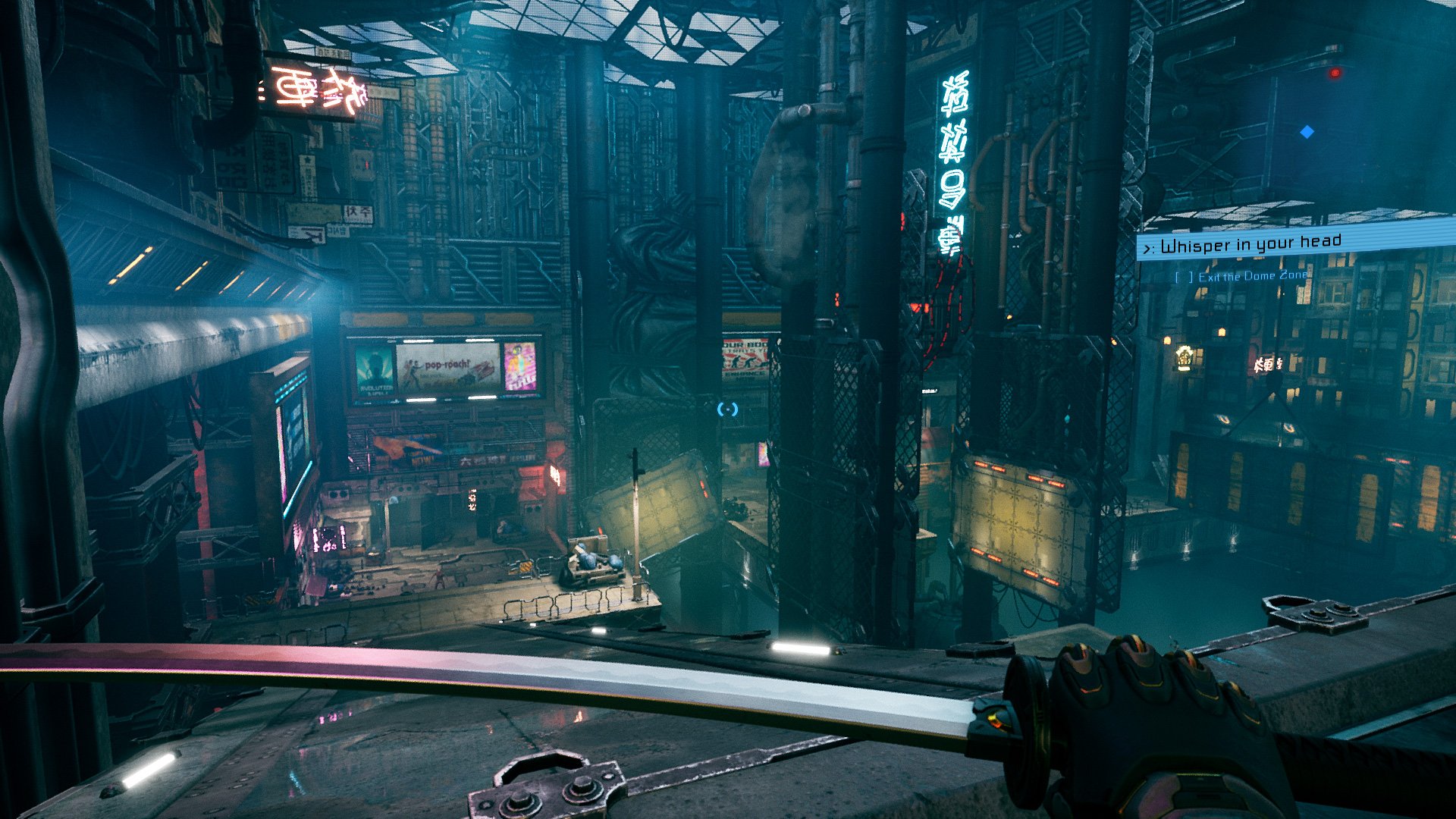Click the enemy standing on the lower platform
Screen dimensions: 1456x819
point(438,578)
